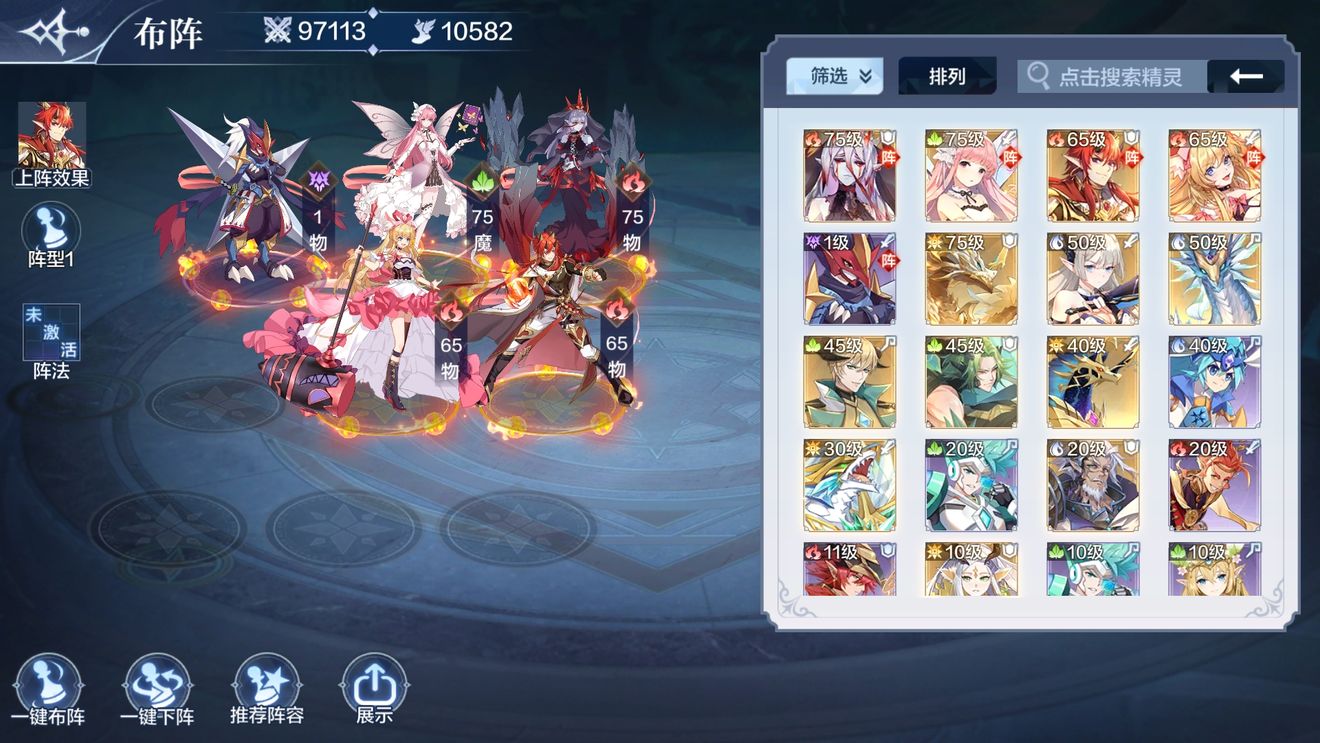Switch to the 排列 sorting tab
The width and height of the screenshot is (1320, 743).
[946, 75]
